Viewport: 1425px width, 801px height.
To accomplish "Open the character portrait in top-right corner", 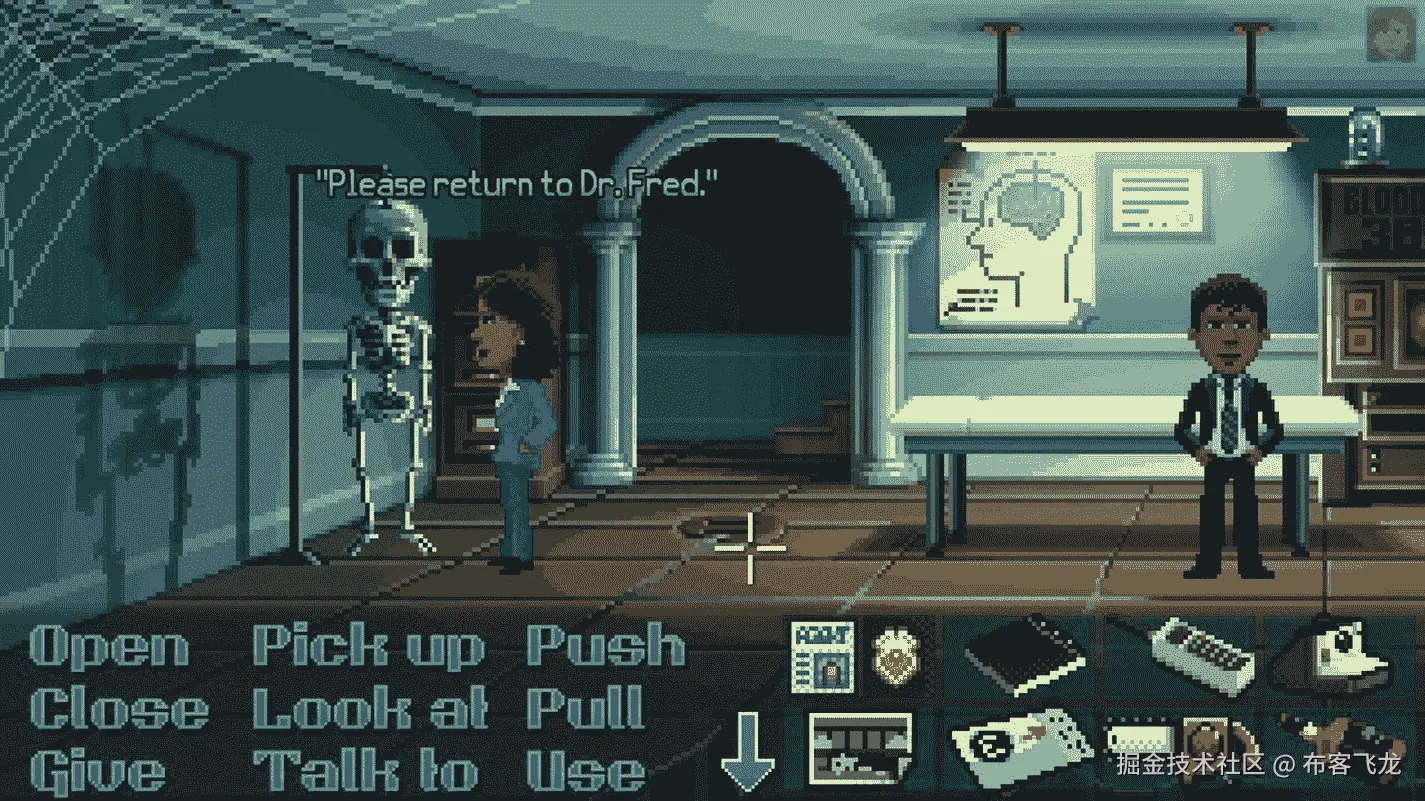I will (x=1393, y=33).
